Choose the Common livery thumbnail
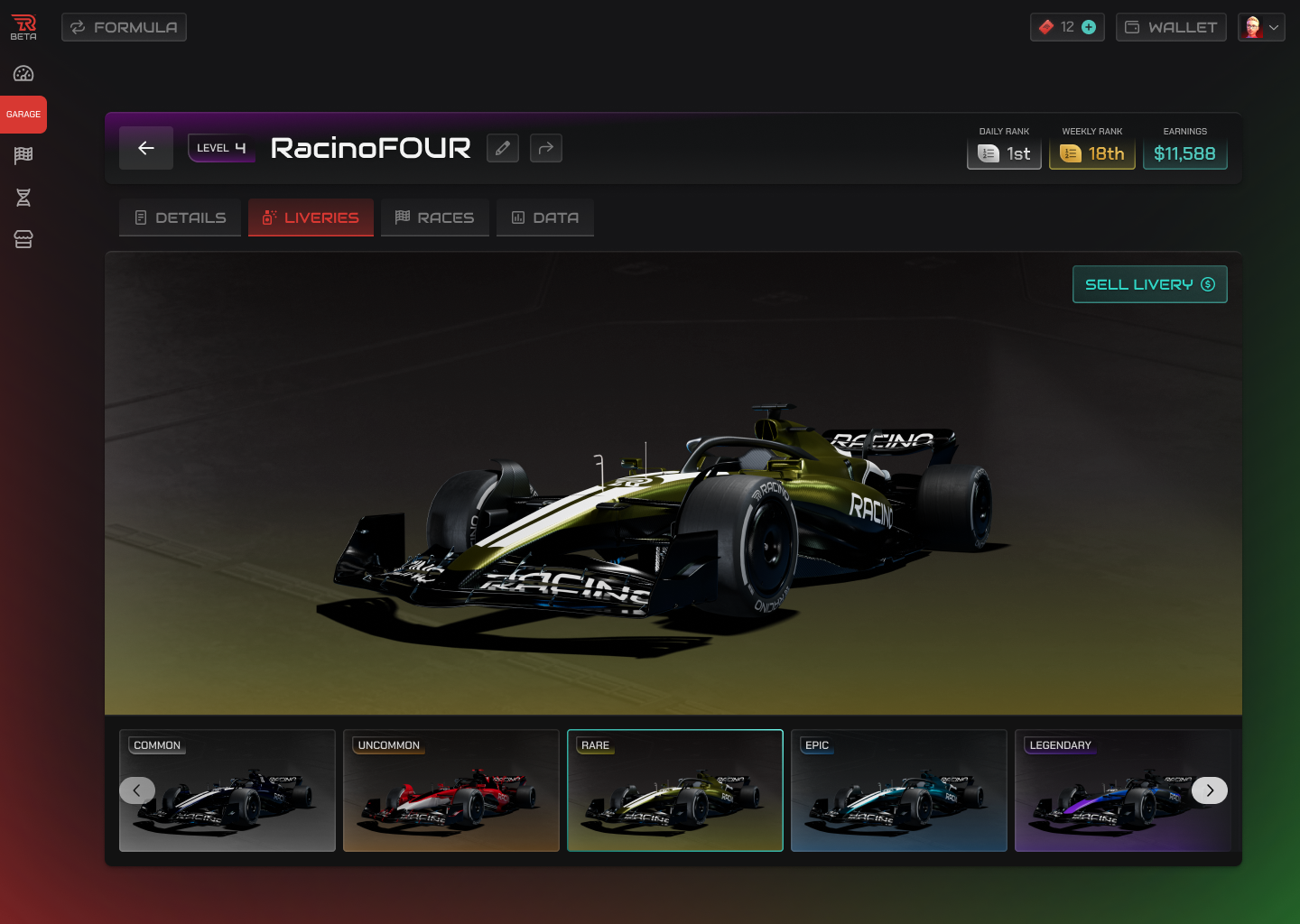 pyautogui.click(x=237, y=803)
